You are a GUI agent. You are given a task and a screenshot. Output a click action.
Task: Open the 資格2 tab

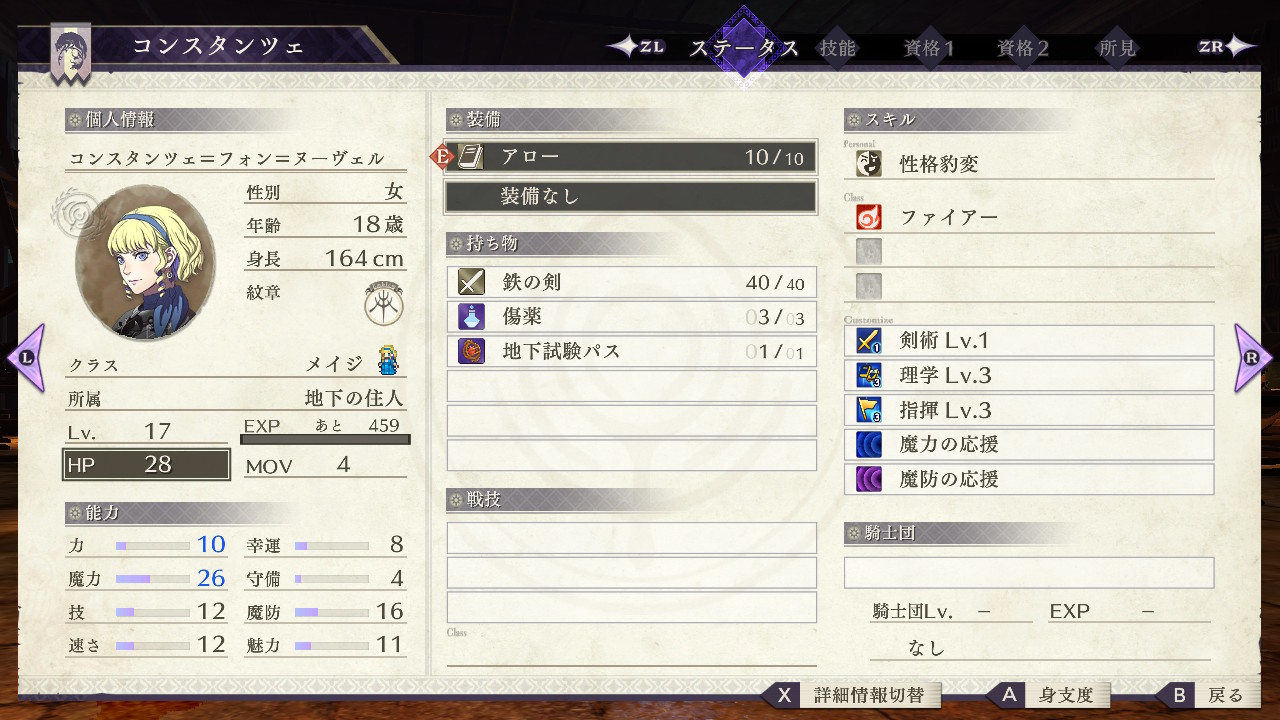[1022, 48]
